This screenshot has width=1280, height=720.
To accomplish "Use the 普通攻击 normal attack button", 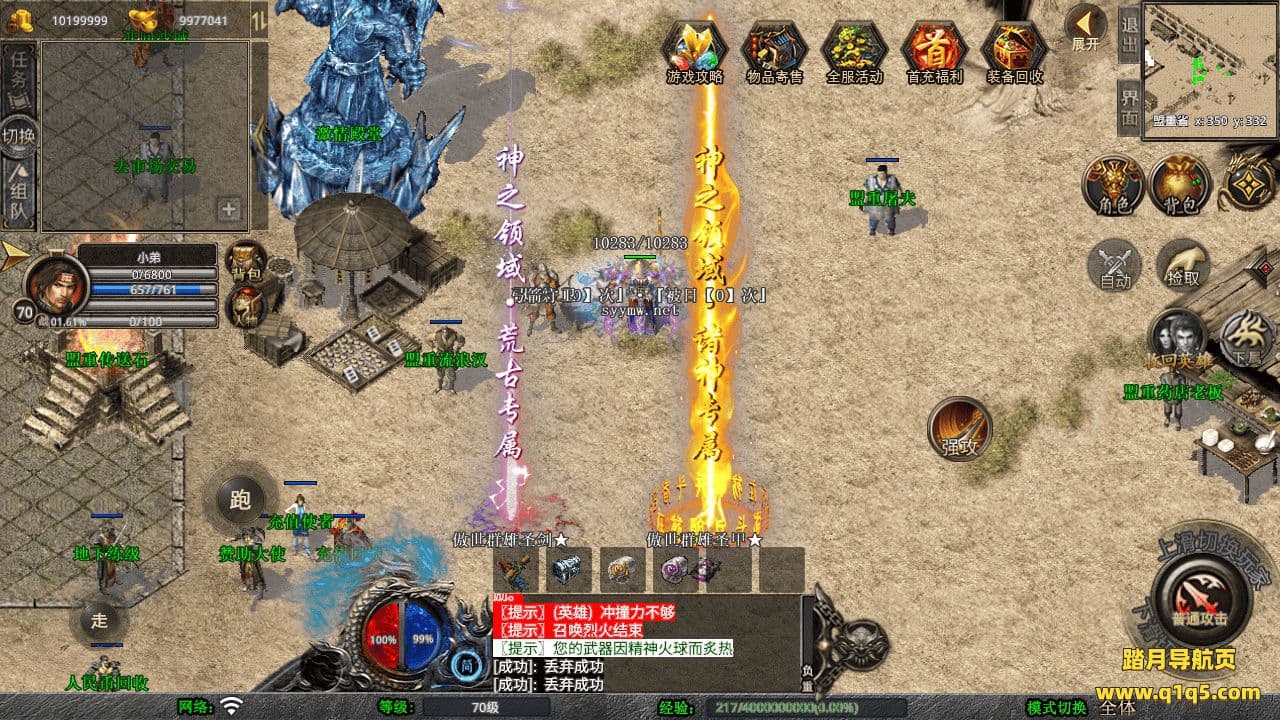I will 1200,598.
